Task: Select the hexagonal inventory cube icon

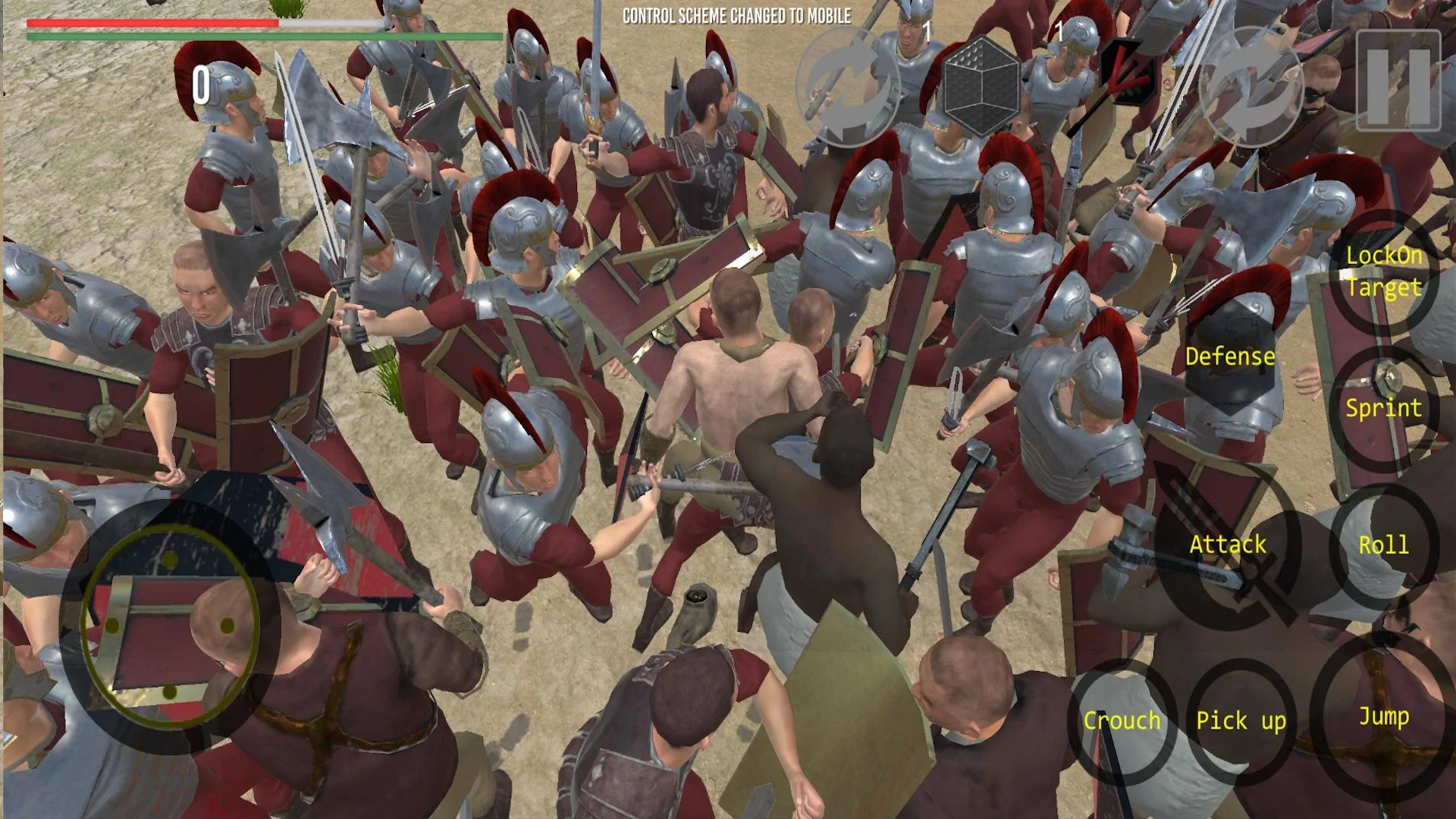Action: pyautogui.click(x=982, y=87)
